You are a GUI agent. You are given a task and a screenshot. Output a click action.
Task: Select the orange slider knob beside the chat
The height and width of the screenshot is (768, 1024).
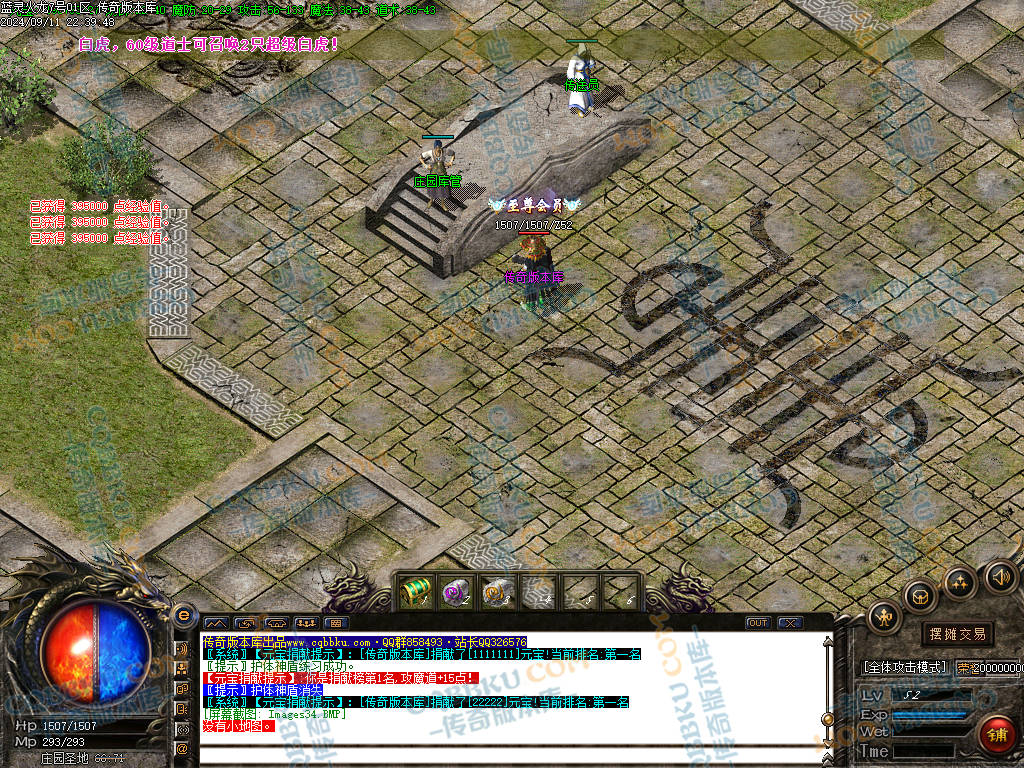827,719
